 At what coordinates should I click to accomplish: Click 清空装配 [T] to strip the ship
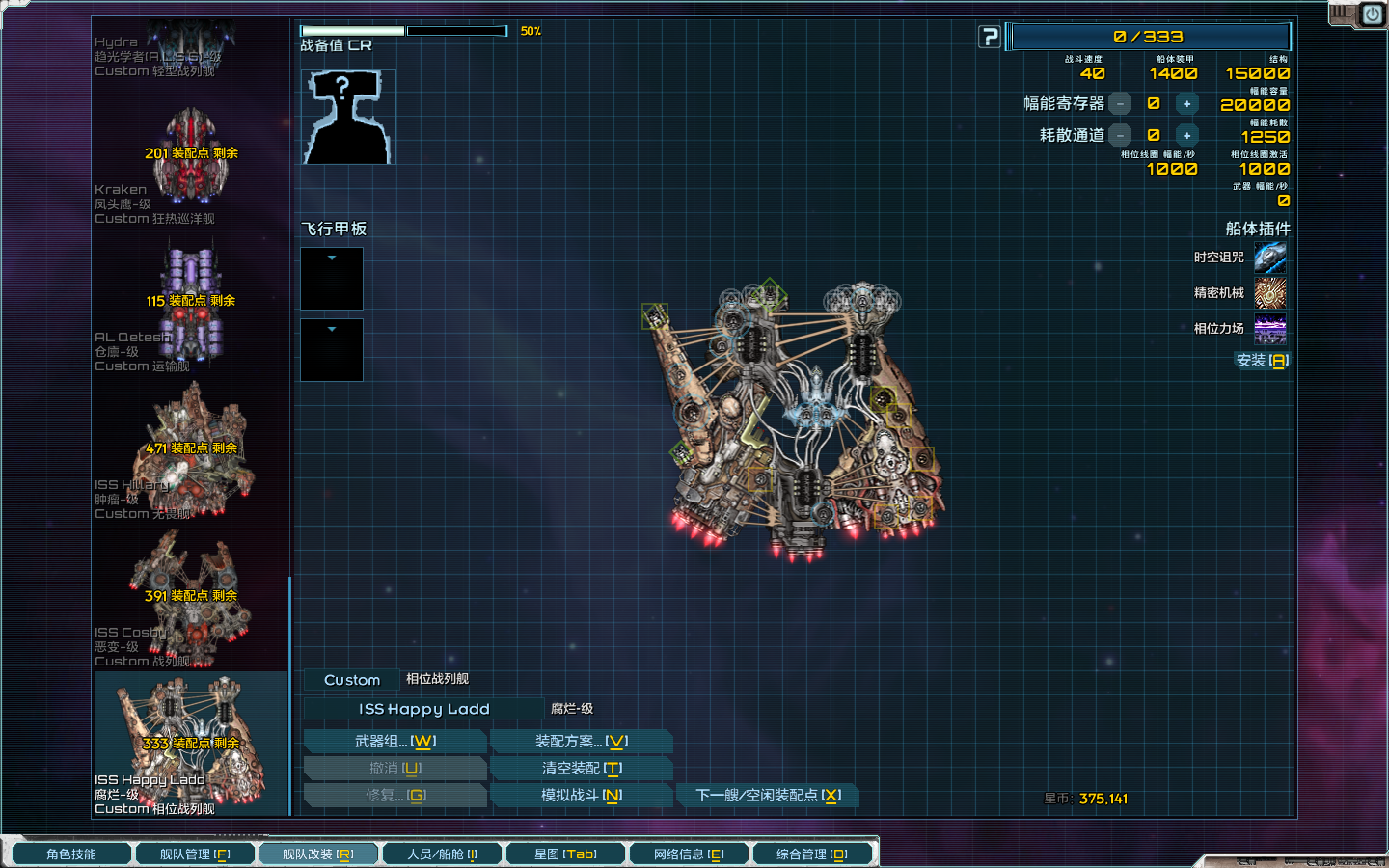(582, 768)
